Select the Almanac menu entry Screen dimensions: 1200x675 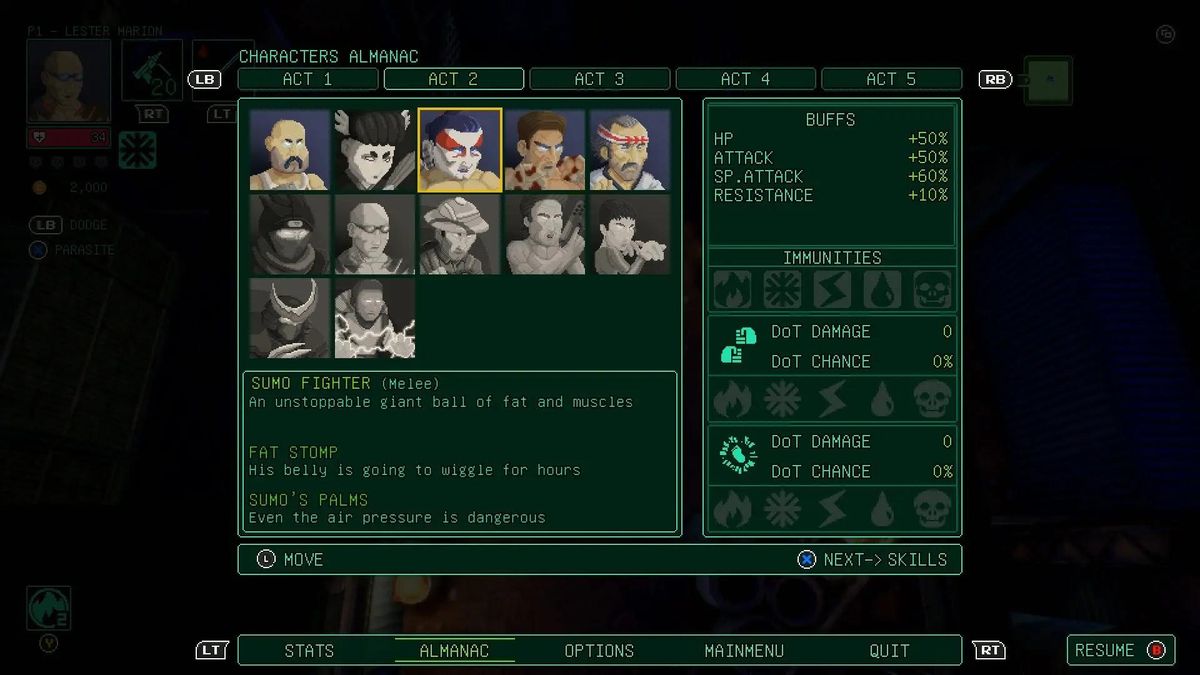[454, 650]
